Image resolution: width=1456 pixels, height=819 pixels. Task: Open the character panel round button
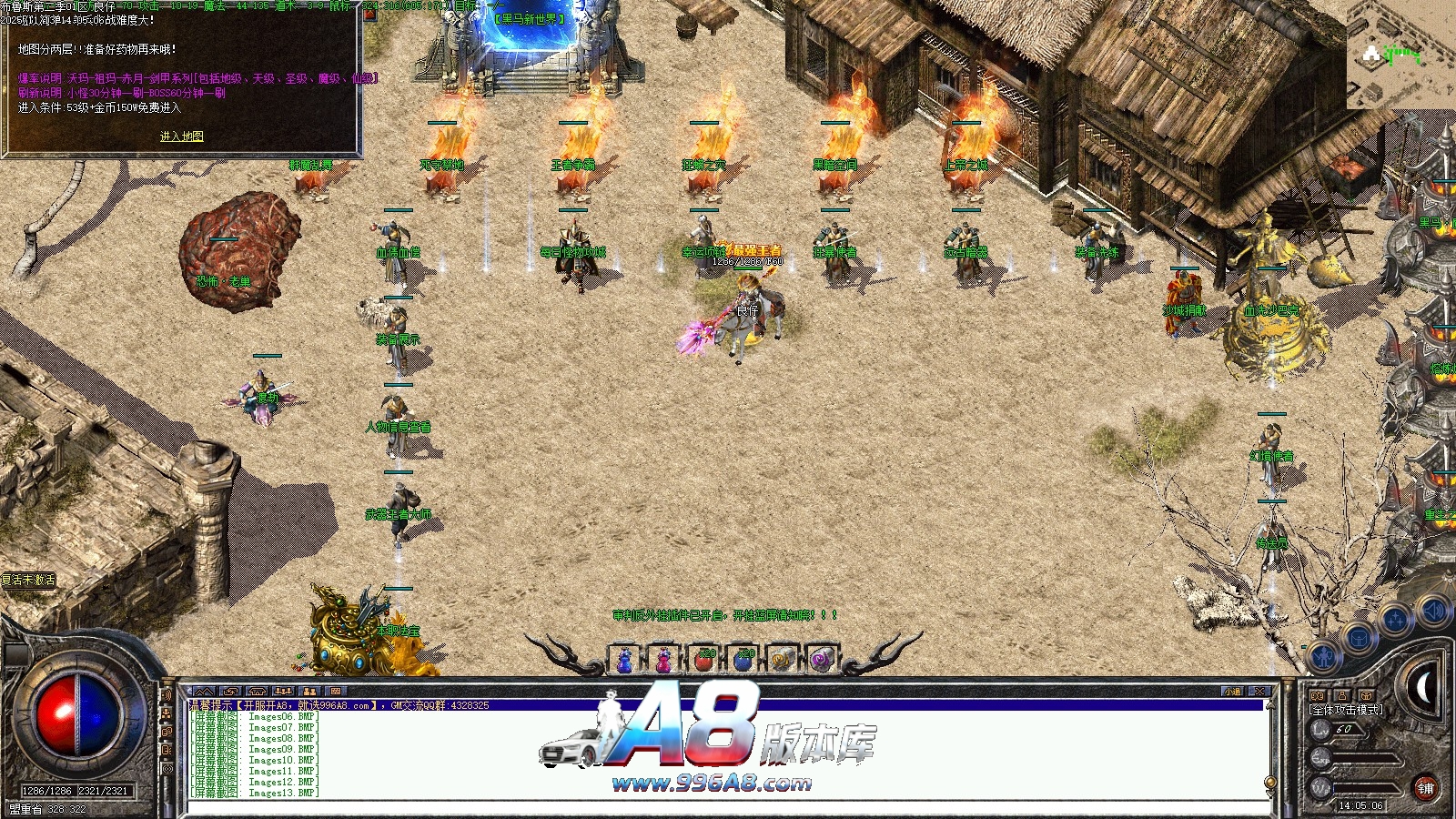tap(1325, 655)
